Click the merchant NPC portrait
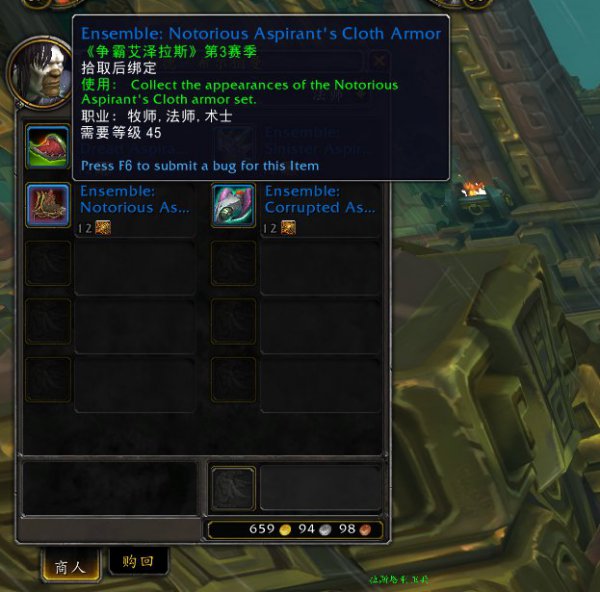 38,72
